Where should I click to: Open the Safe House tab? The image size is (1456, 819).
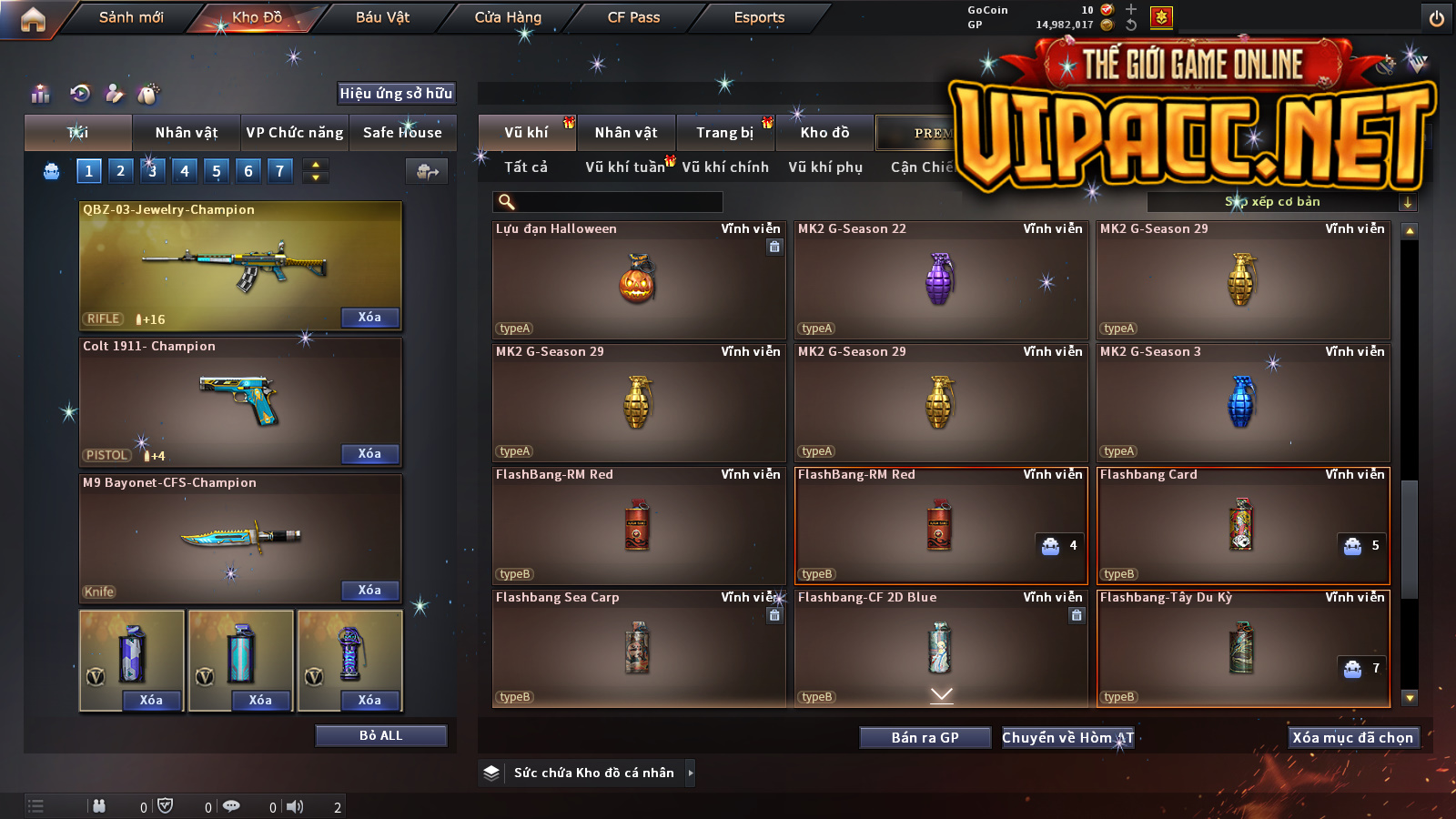(402, 133)
